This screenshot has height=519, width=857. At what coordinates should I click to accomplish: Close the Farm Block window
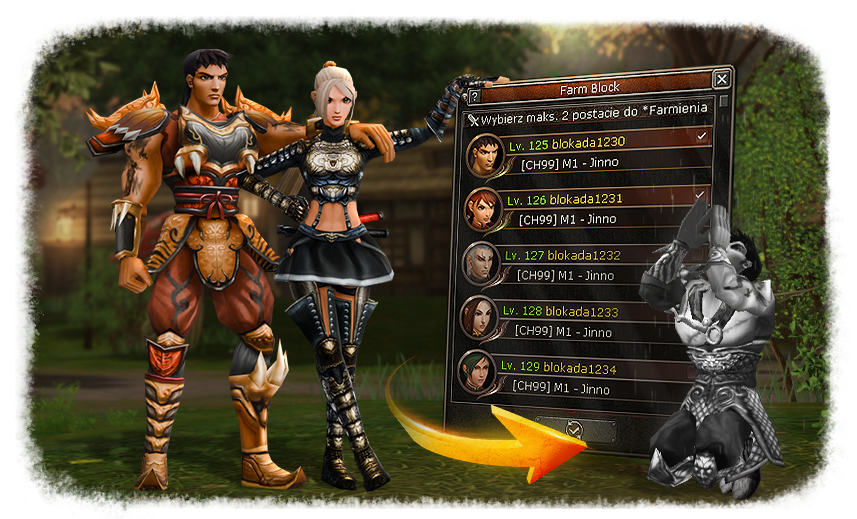click(x=721, y=79)
